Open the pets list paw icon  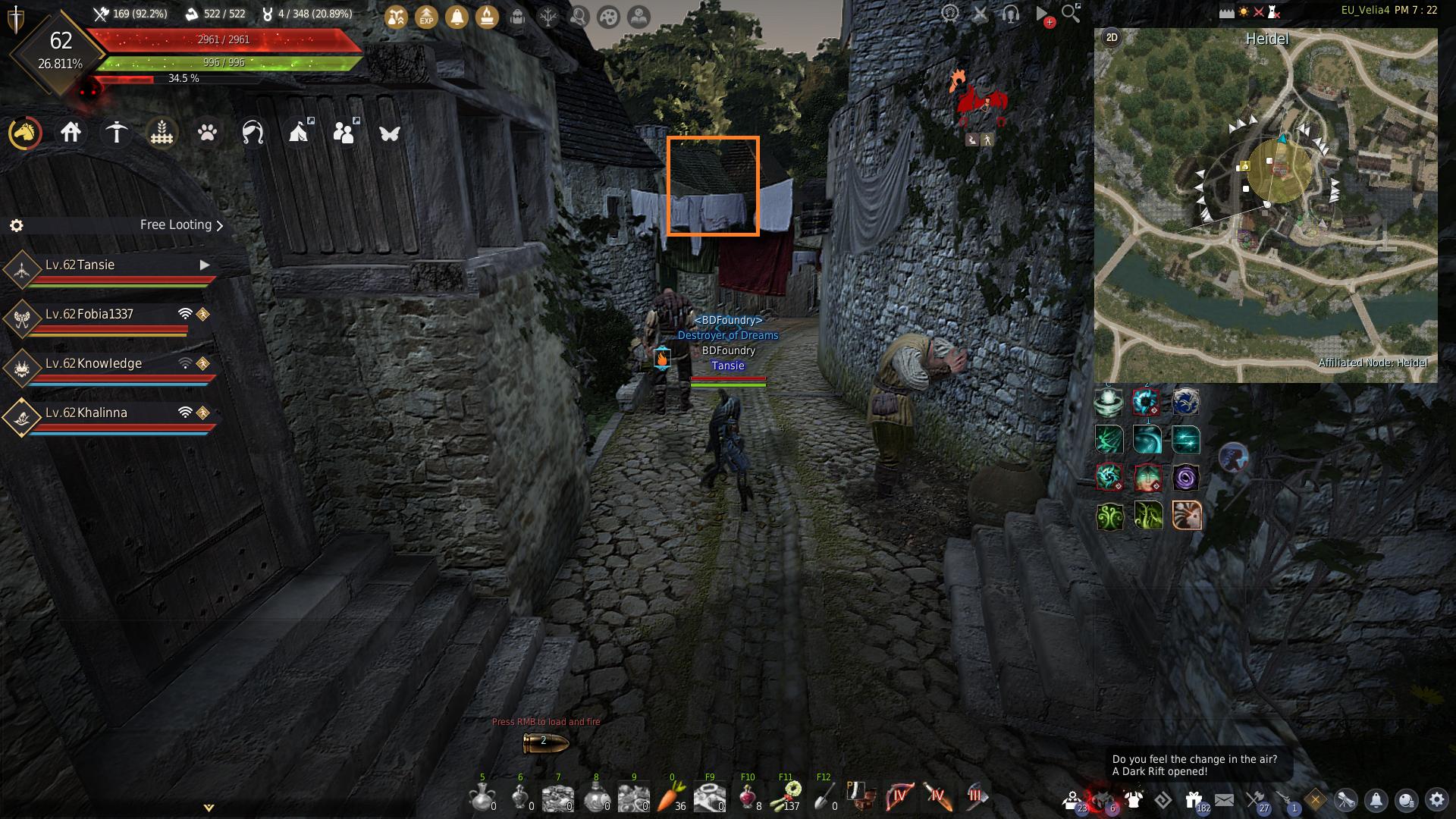[207, 133]
